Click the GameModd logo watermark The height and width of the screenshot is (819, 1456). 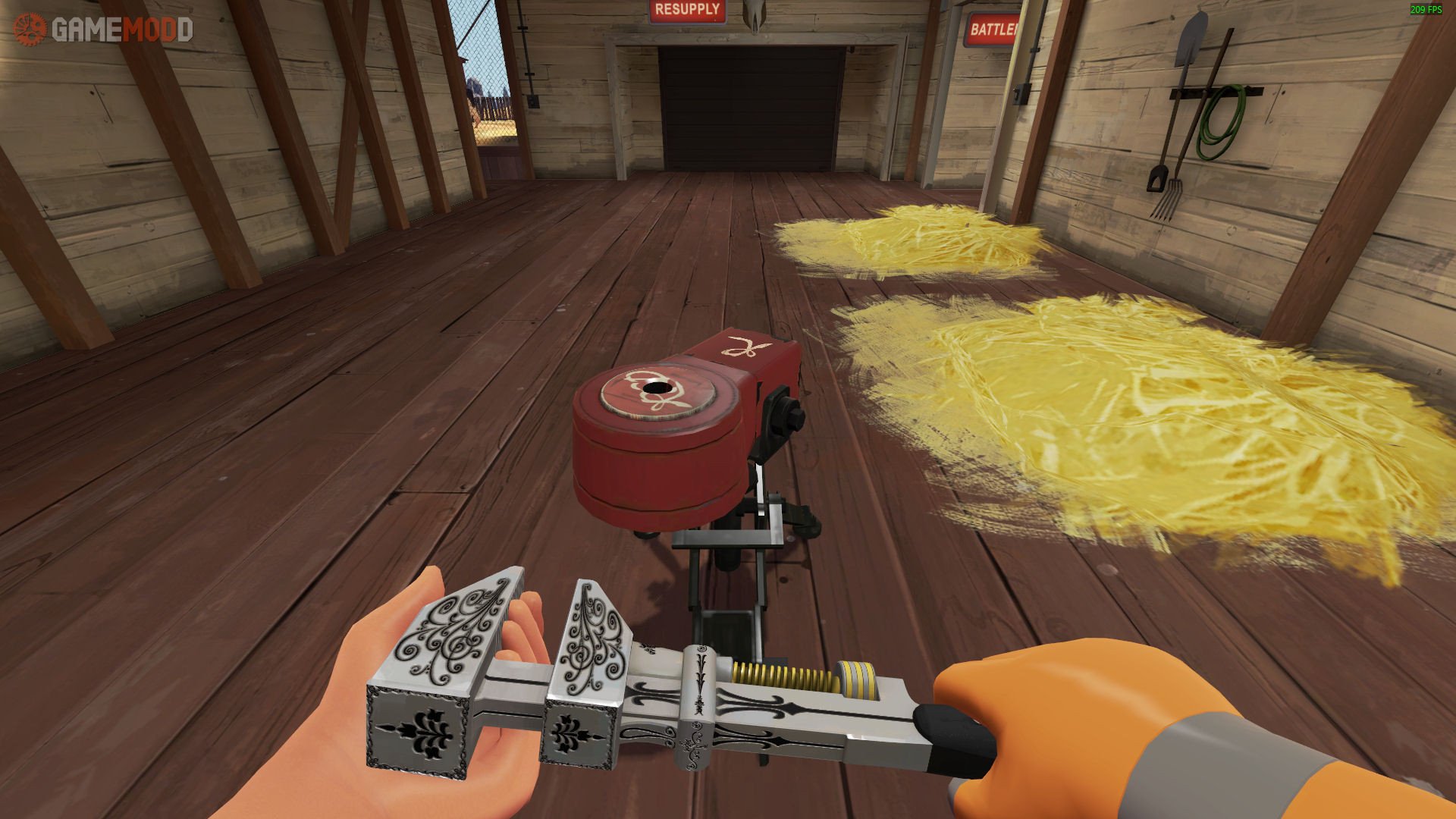103,30
